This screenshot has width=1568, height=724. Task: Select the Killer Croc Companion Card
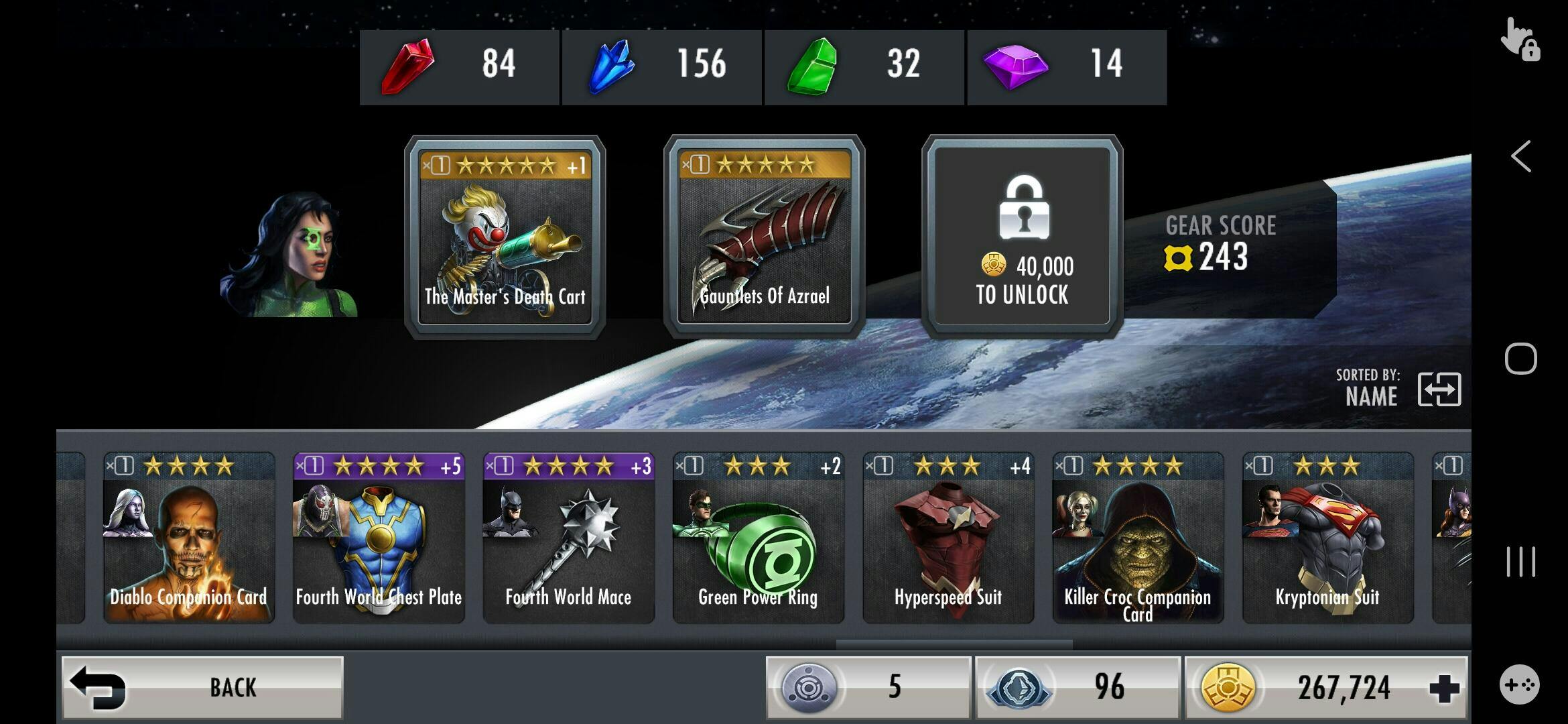pyautogui.click(x=1138, y=538)
